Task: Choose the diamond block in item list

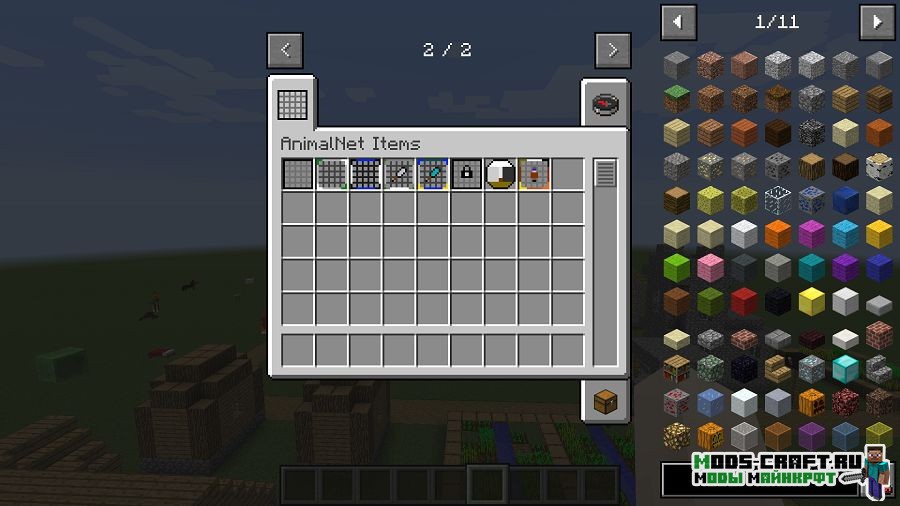Action: (x=846, y=368)
